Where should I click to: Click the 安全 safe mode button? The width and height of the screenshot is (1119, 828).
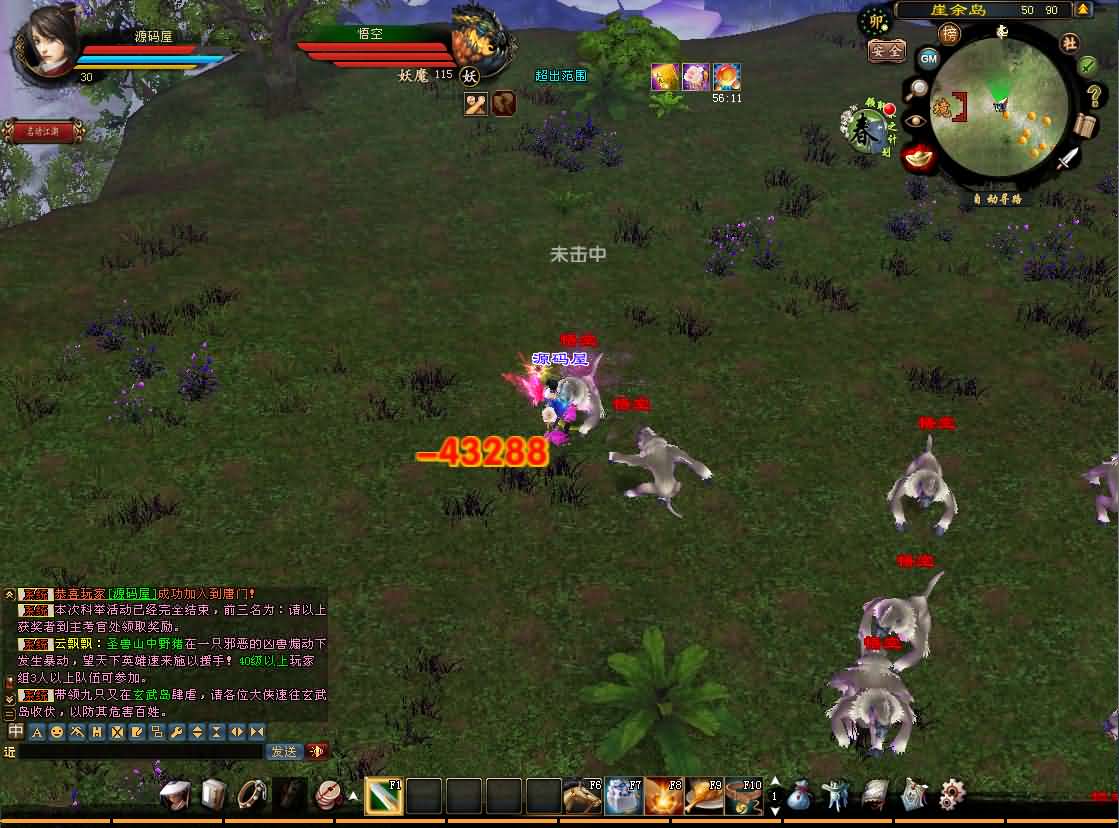tap(886, 50)
